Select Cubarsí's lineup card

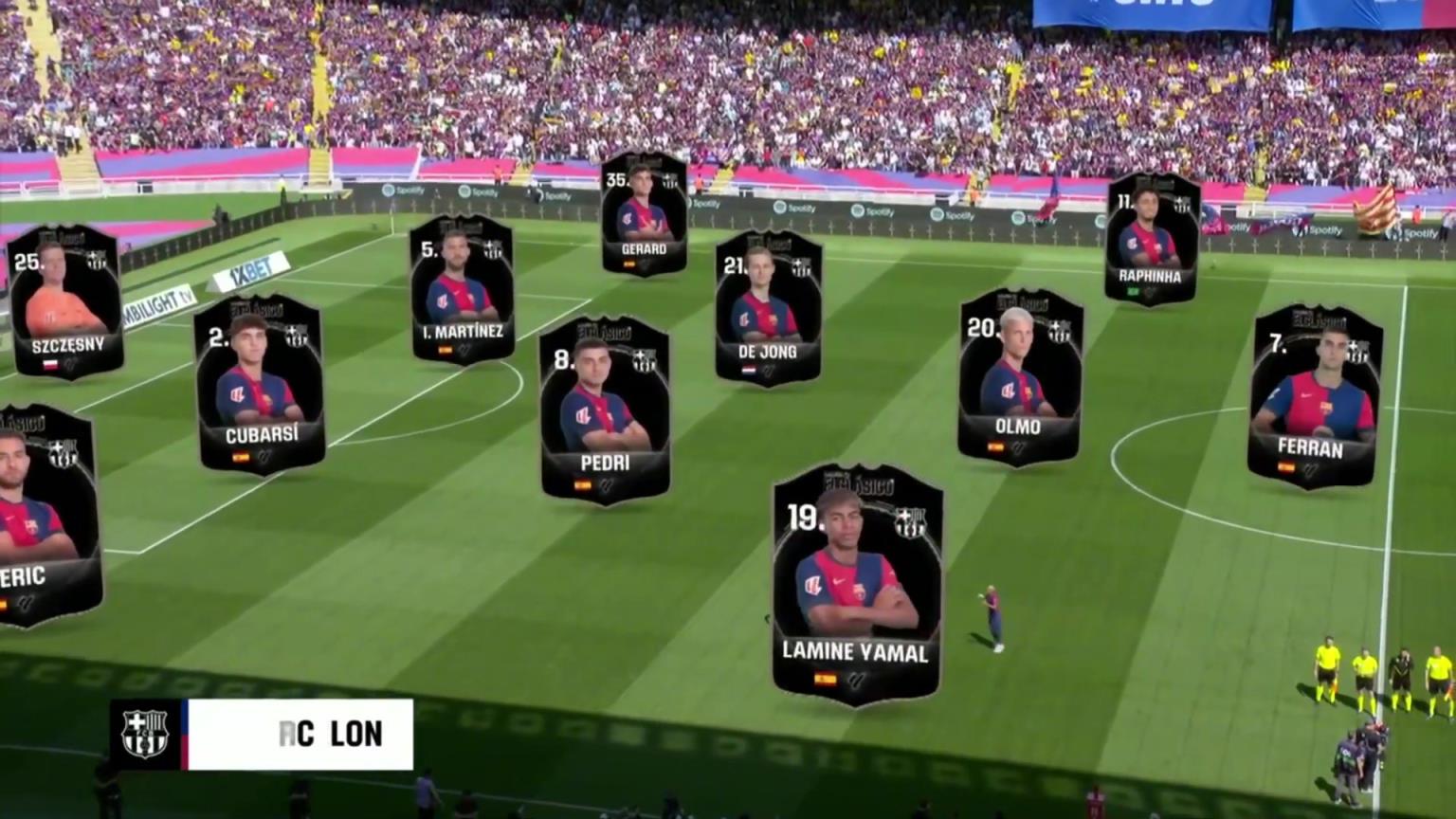(x=261, y=384)
